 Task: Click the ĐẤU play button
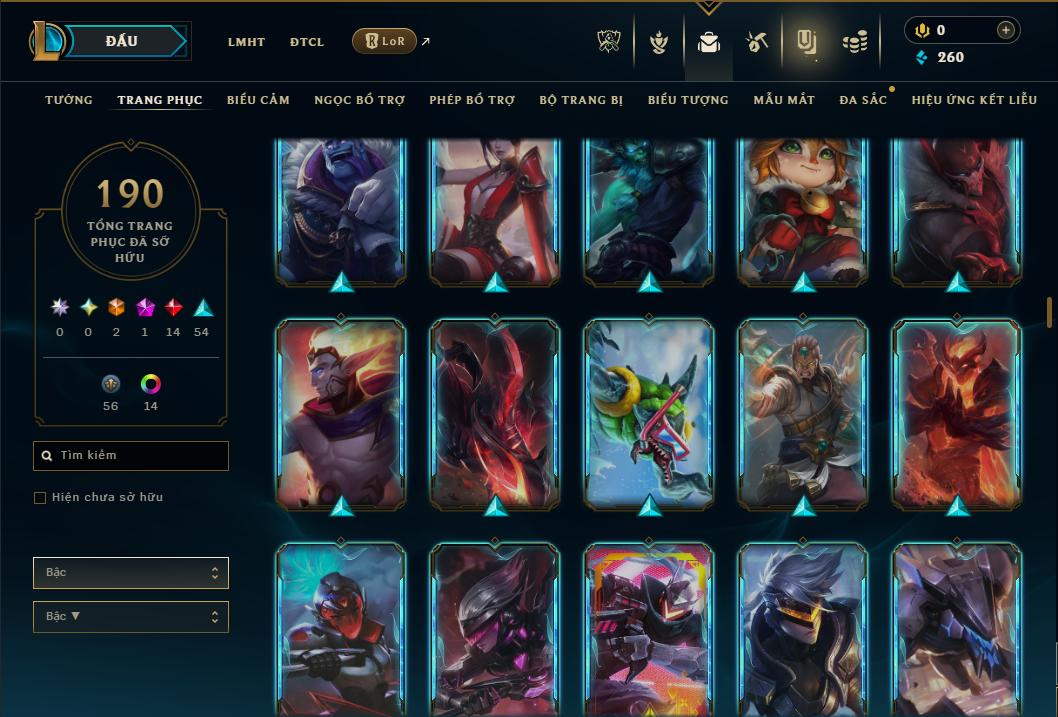point(122,41)
